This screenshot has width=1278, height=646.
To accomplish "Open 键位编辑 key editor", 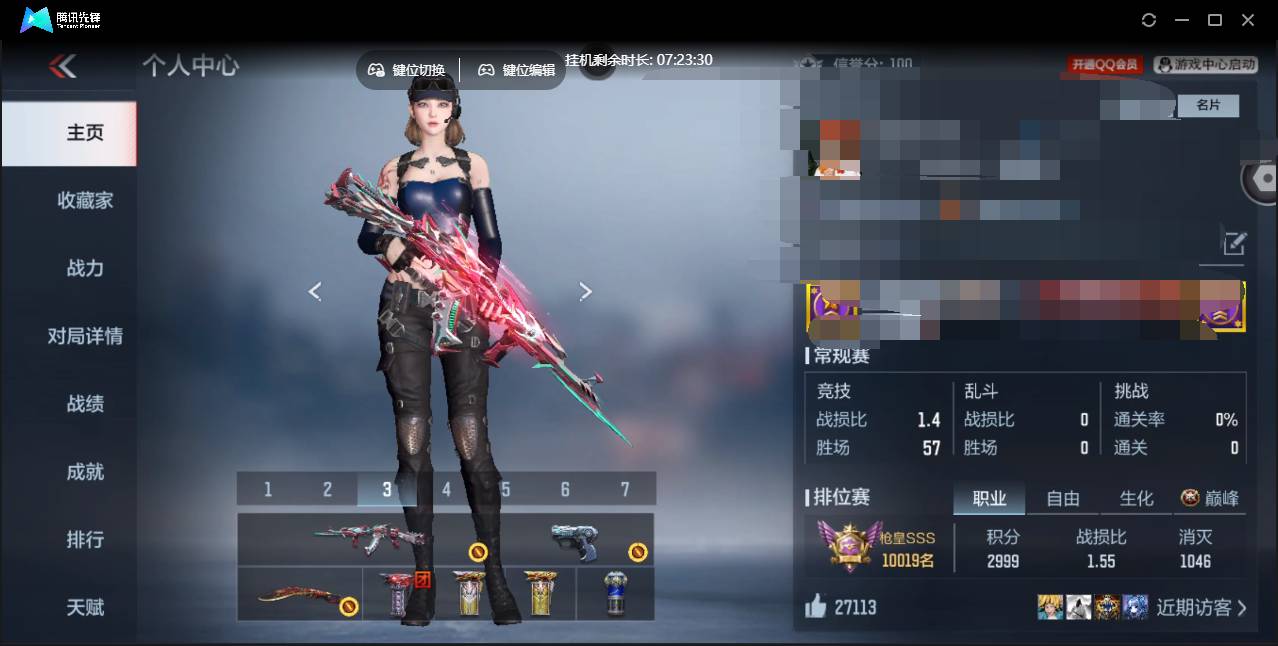I will coord(516,70).
